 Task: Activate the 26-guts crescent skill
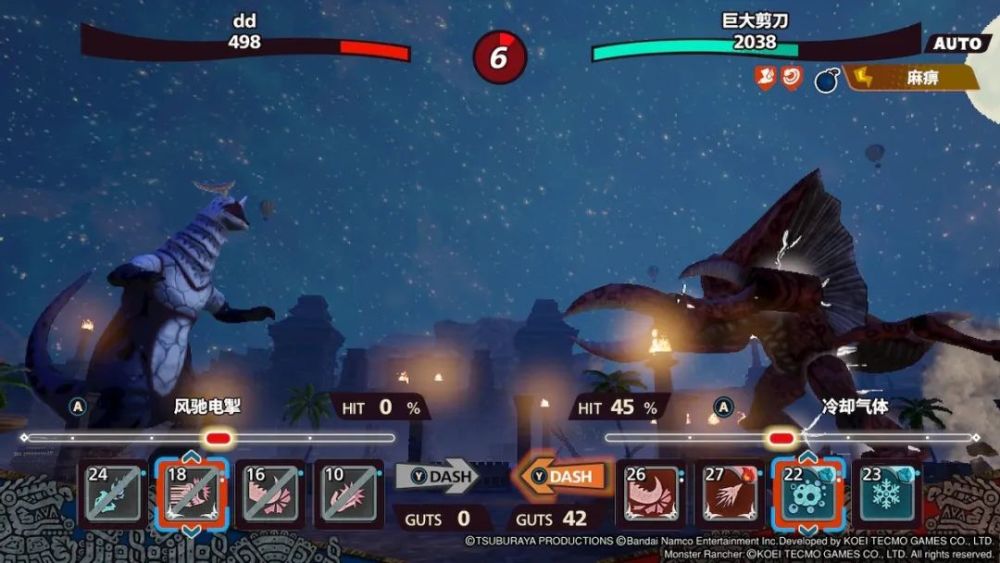click(652, 494)
